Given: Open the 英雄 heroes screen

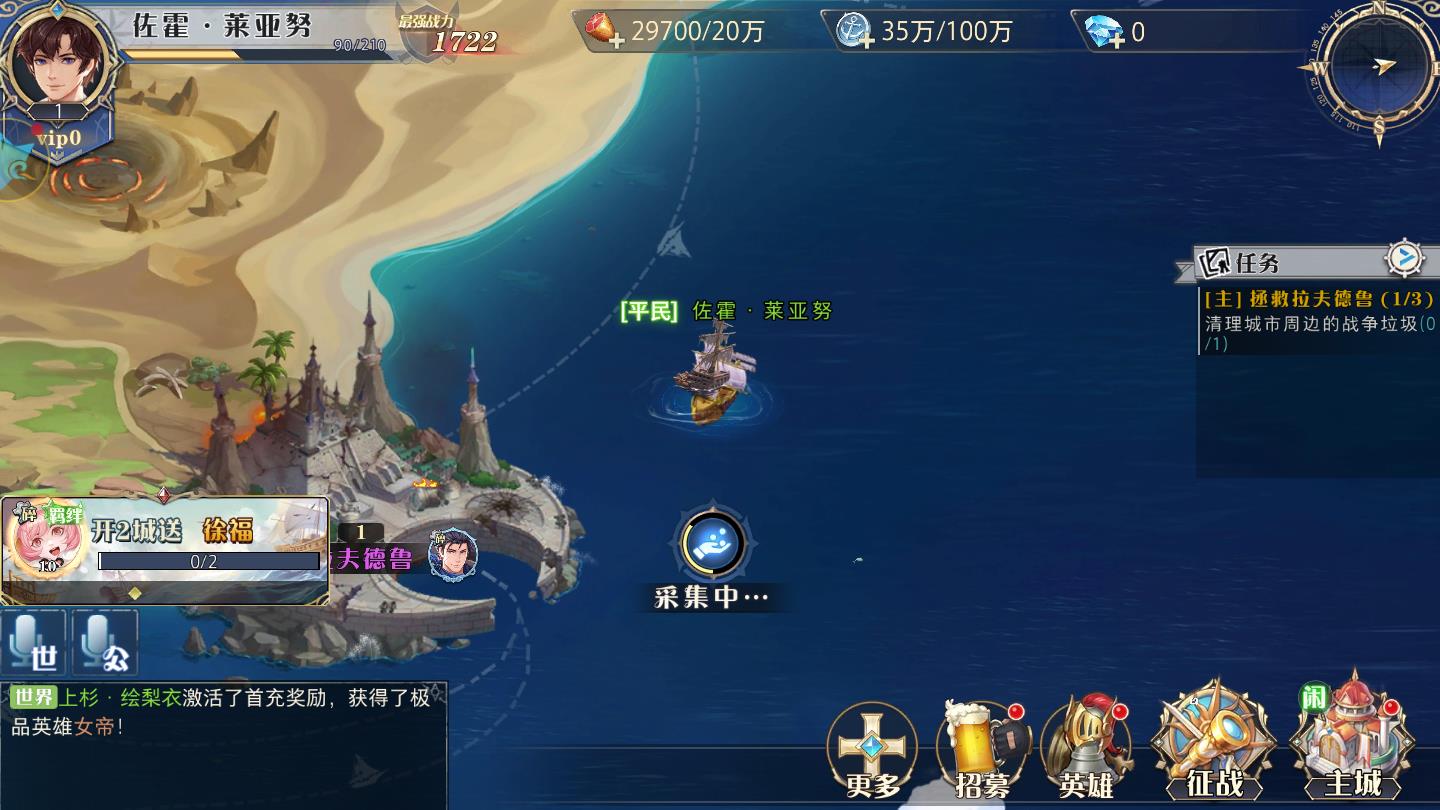Looking at the screenshot, I should click(x=1086, y=750).
